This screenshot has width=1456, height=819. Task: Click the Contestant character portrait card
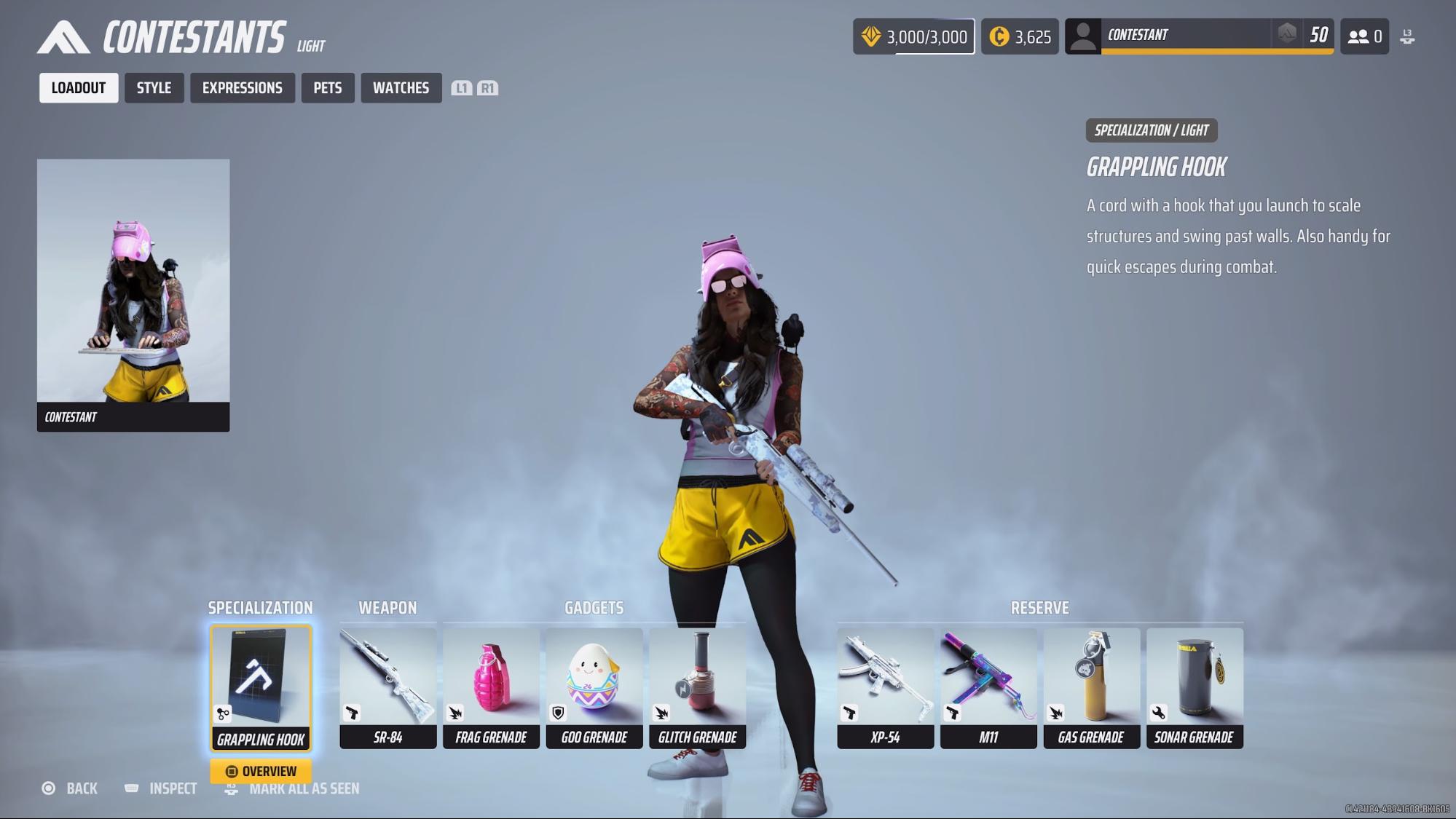click(133, 295)
